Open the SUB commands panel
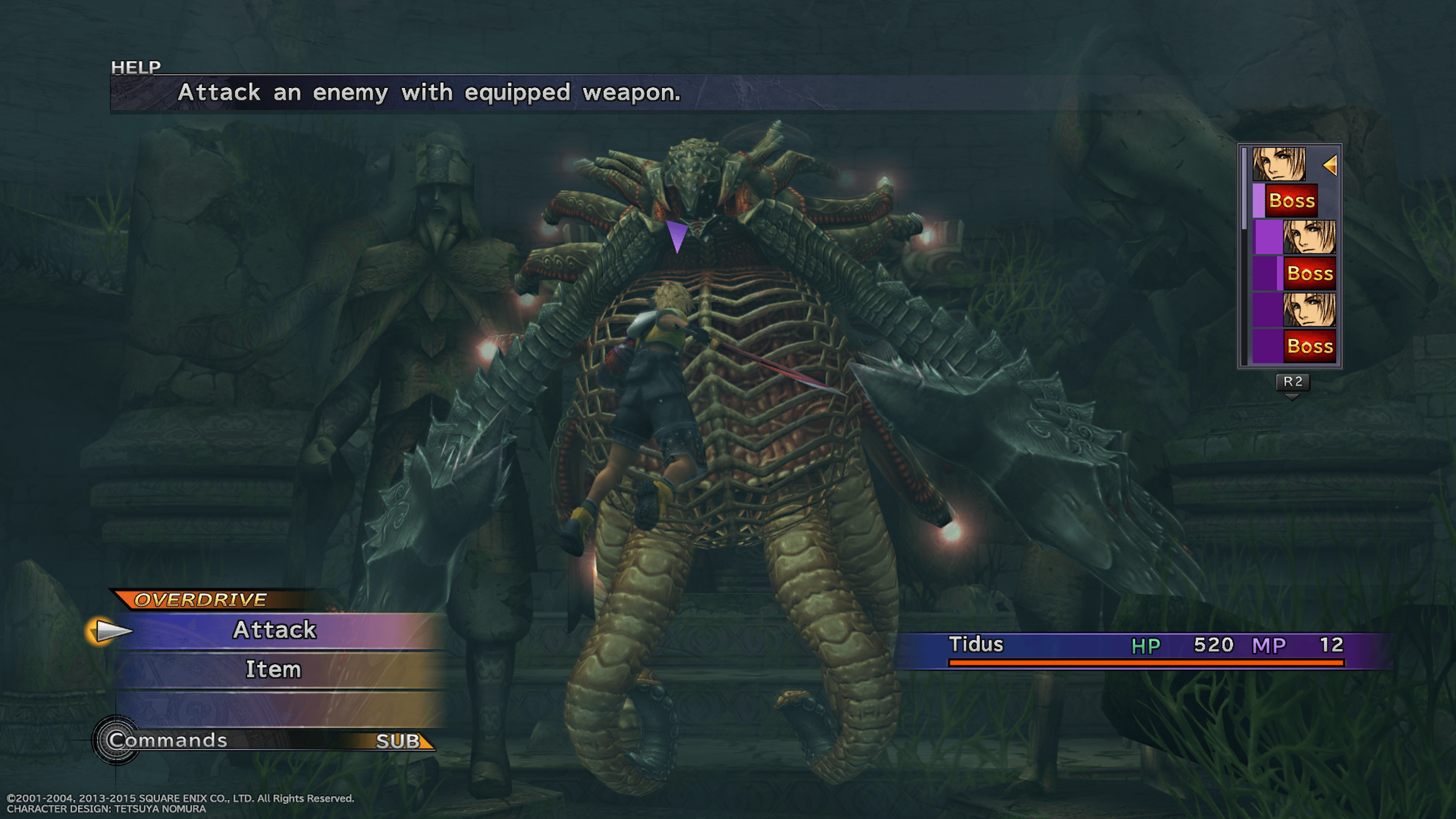Viewport: 1456px width, 819px height. pos(398,741)
